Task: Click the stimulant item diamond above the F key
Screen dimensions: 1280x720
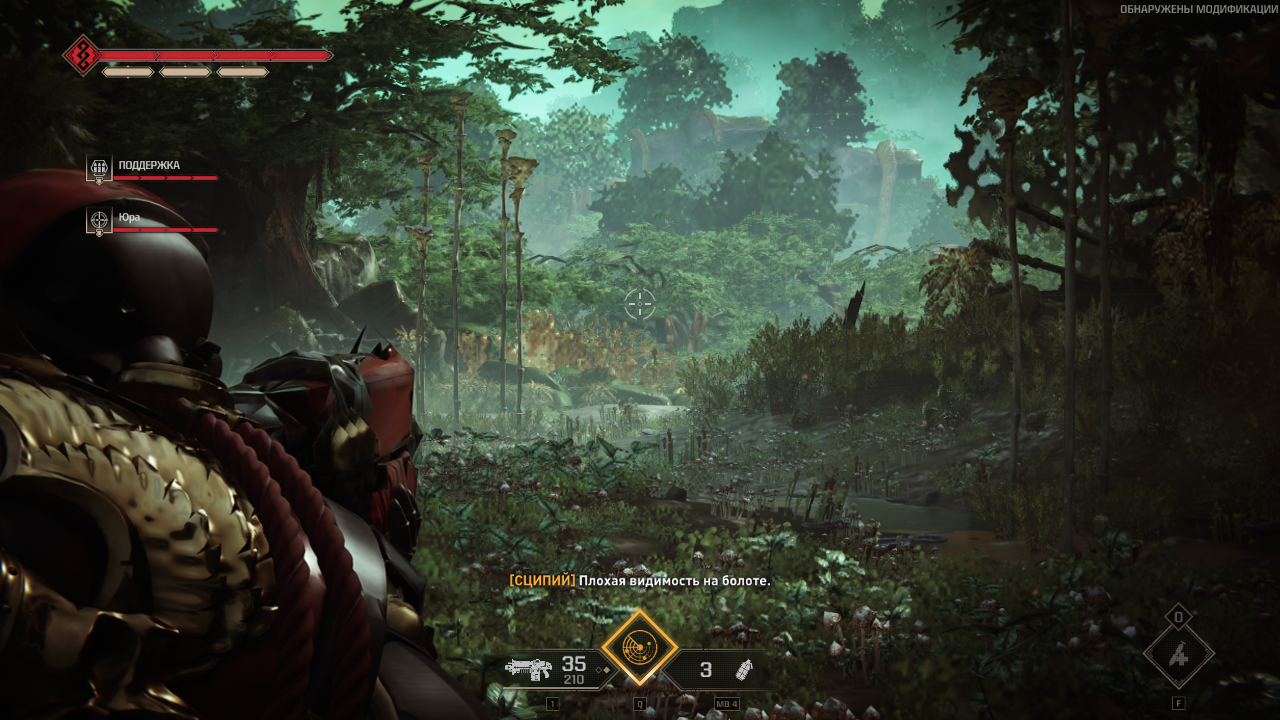Action: [1180, 655]
